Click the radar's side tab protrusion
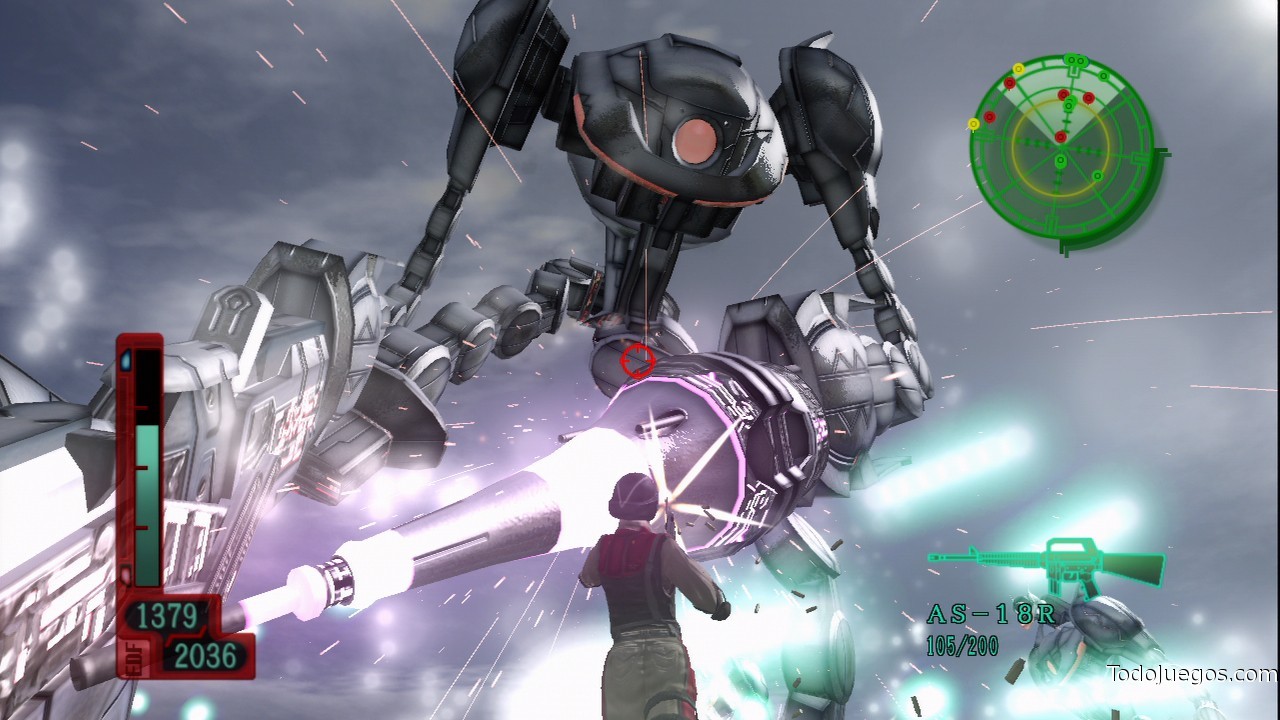The width and height of the screenshot is (1280, 720). tap(1162, 152)
